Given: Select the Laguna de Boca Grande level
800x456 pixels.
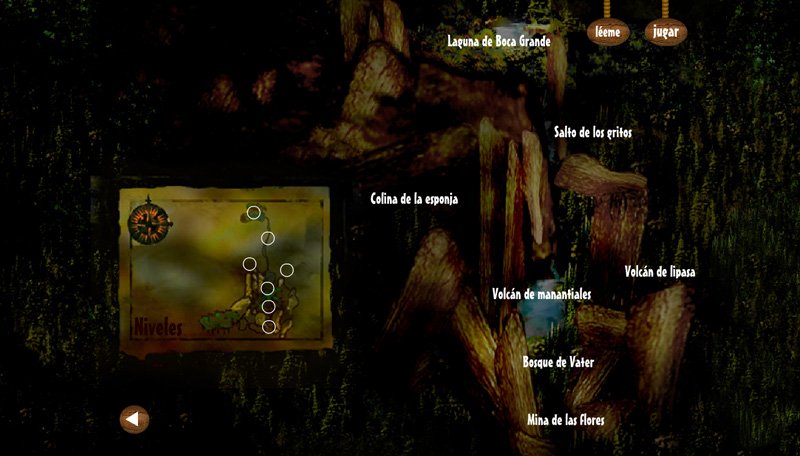Looking at the screenshot, I should 499,41.
